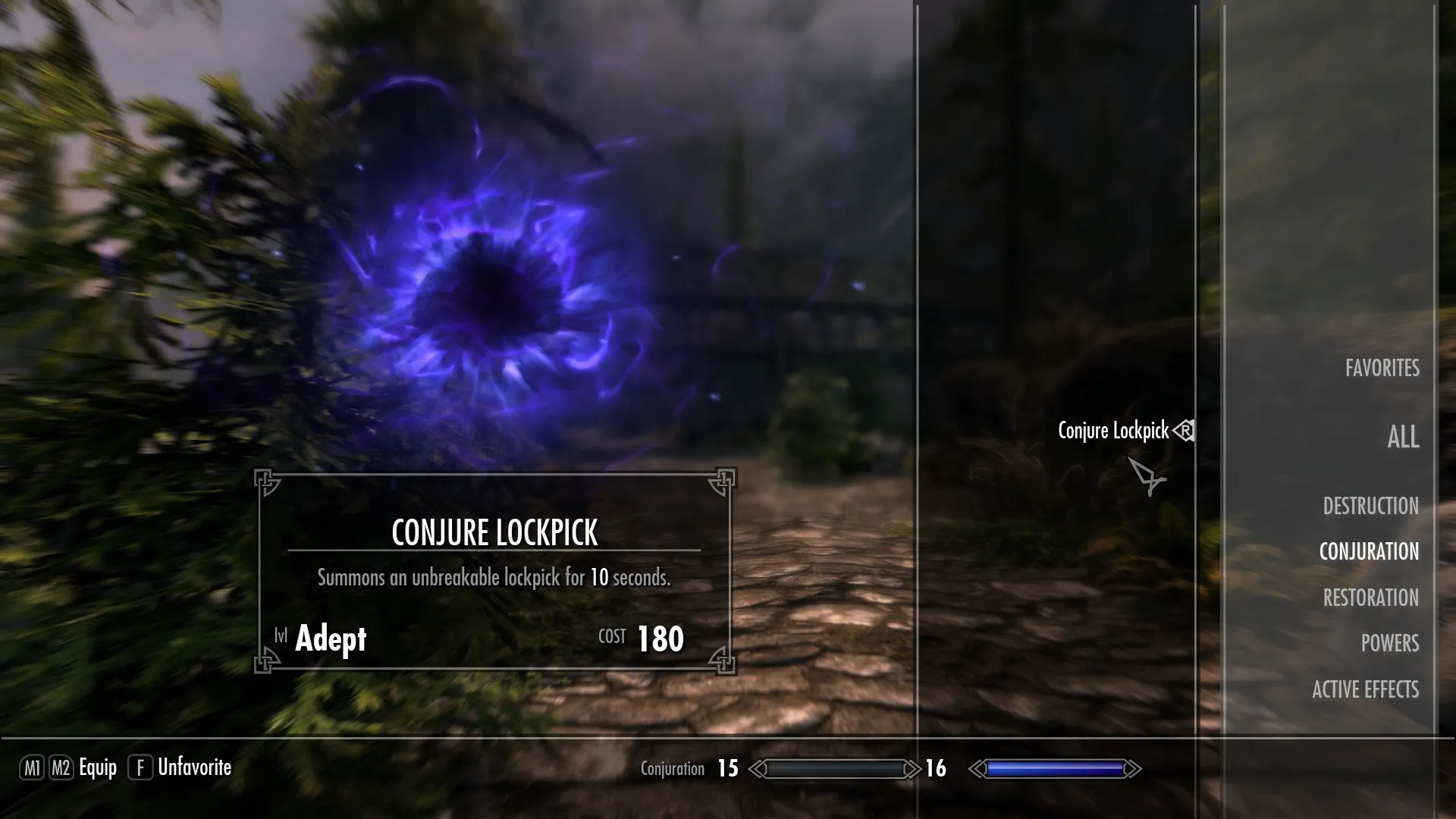View the Active Effects list

1365,689
